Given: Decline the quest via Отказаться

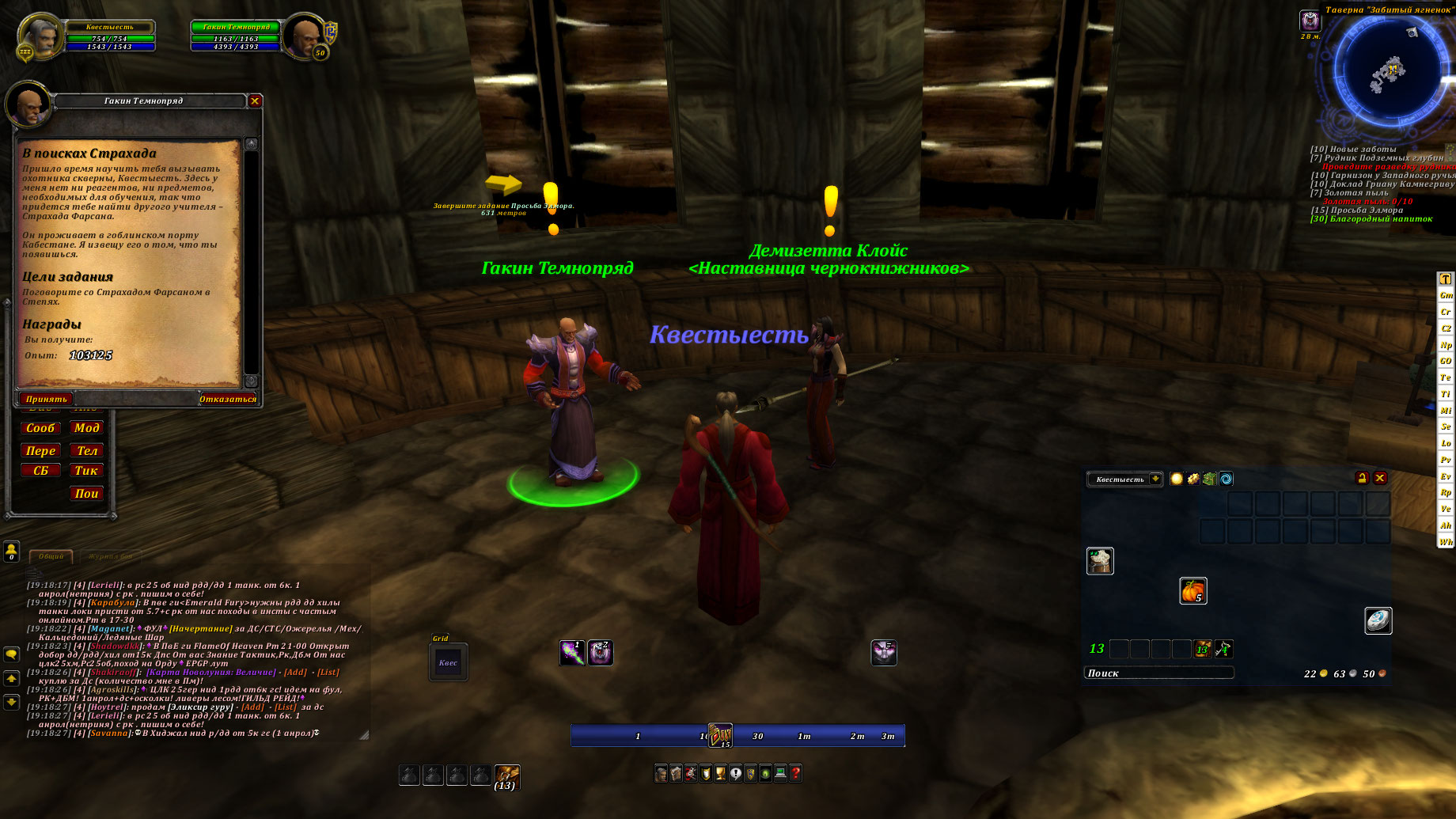Looking at the screenshot, I should click(x=227, y=399).
